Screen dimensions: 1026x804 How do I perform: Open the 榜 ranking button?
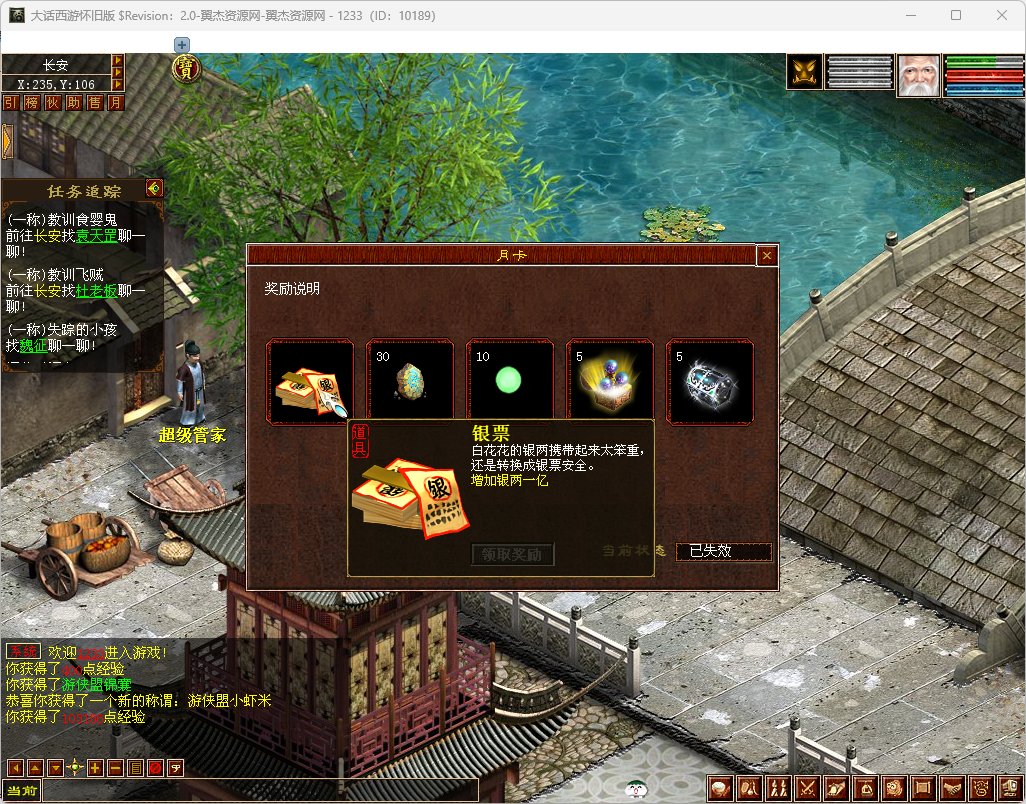(31, 102)
